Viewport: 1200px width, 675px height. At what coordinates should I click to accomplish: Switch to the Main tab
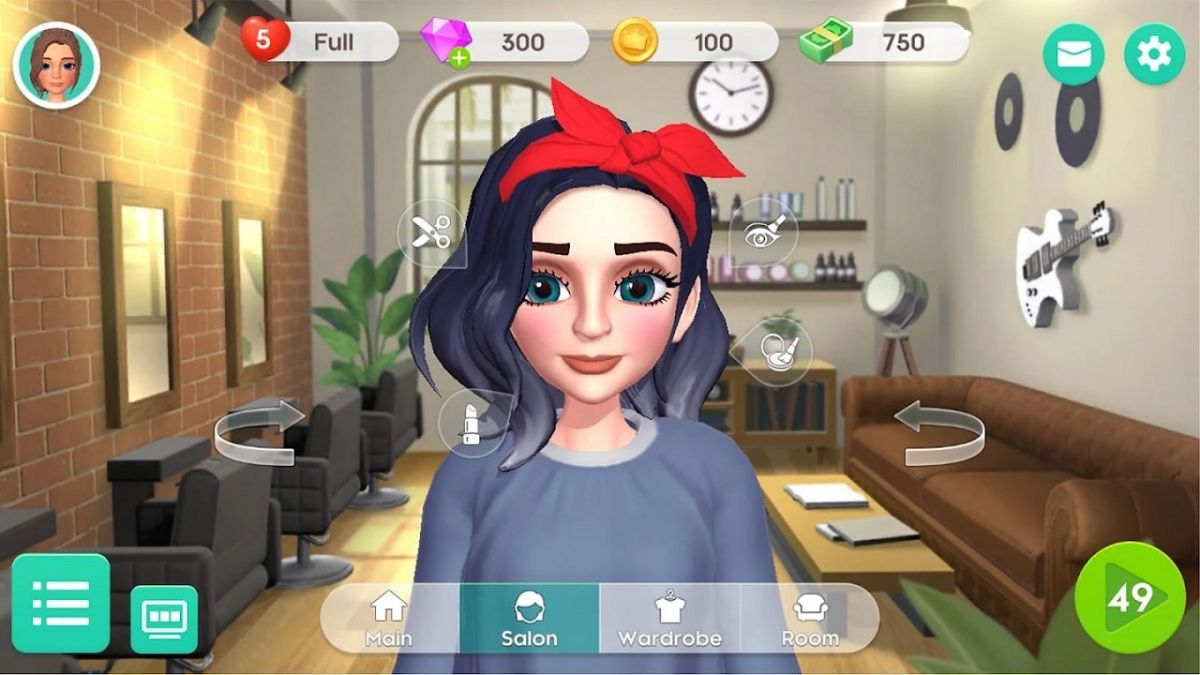click(x=389, y=618)
